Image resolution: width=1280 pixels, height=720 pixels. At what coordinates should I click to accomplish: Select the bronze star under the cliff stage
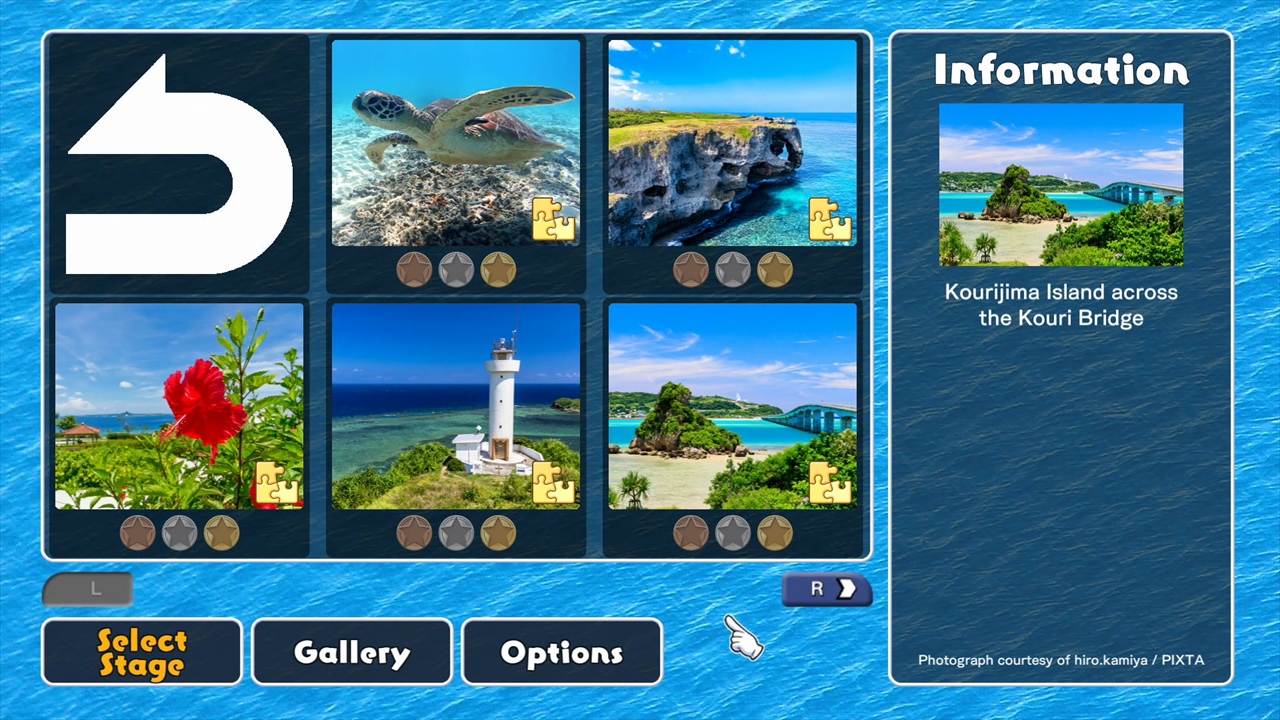[691, 269]
